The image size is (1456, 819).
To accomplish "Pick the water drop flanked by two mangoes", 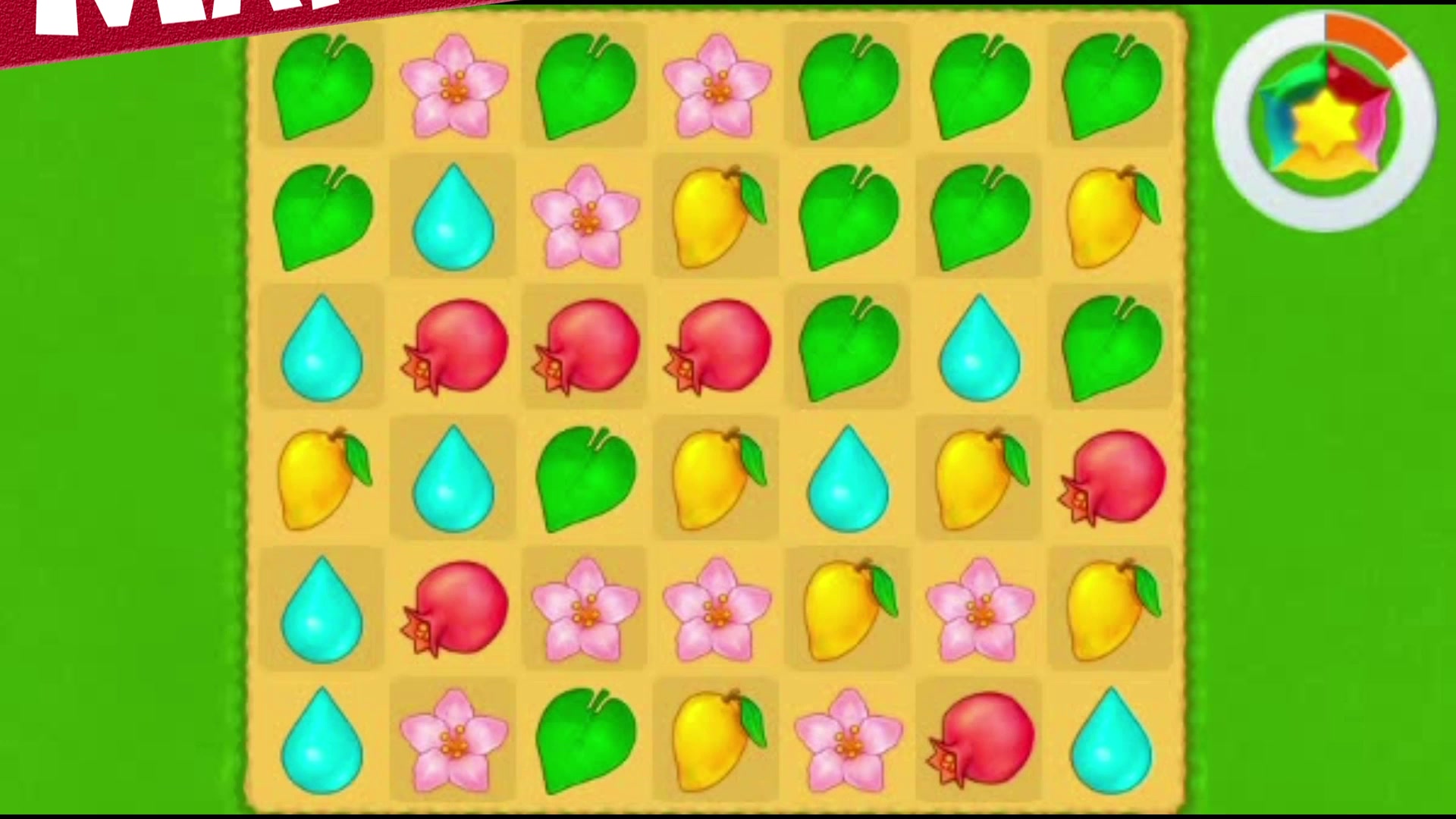I will (848, 478).
